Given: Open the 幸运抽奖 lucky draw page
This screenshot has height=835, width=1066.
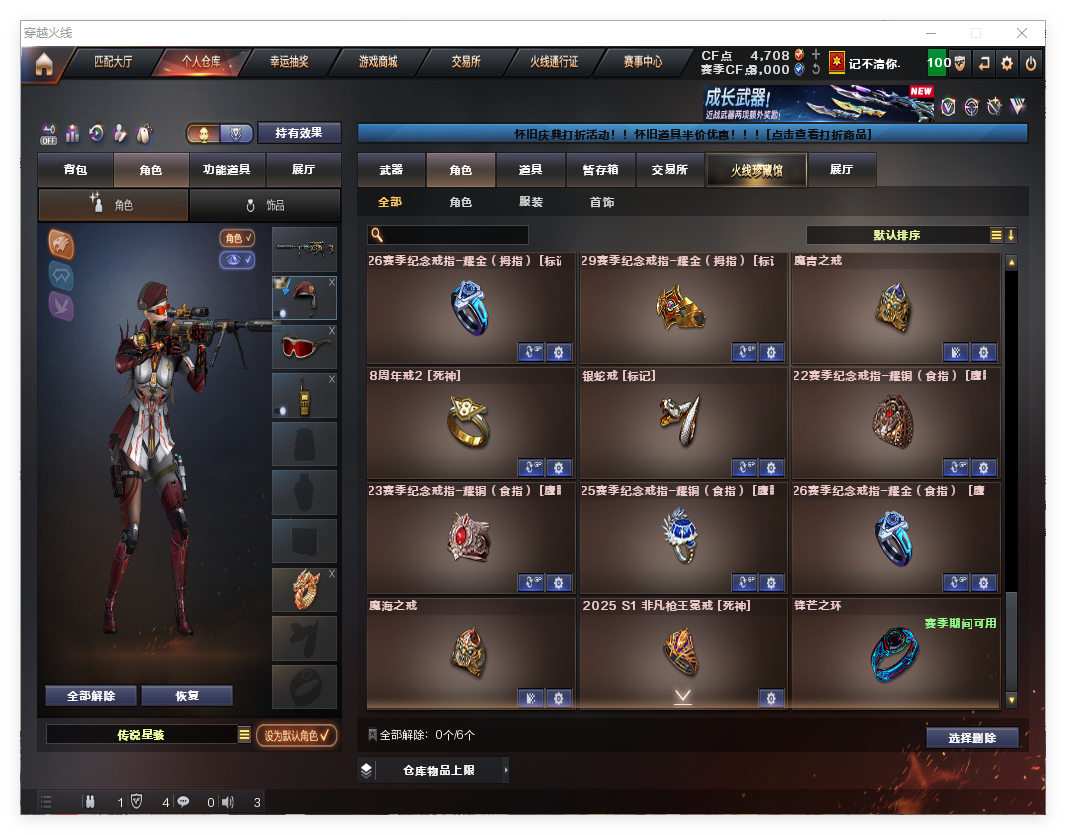Looking at the screenshot, I should (x=289, y=62).
